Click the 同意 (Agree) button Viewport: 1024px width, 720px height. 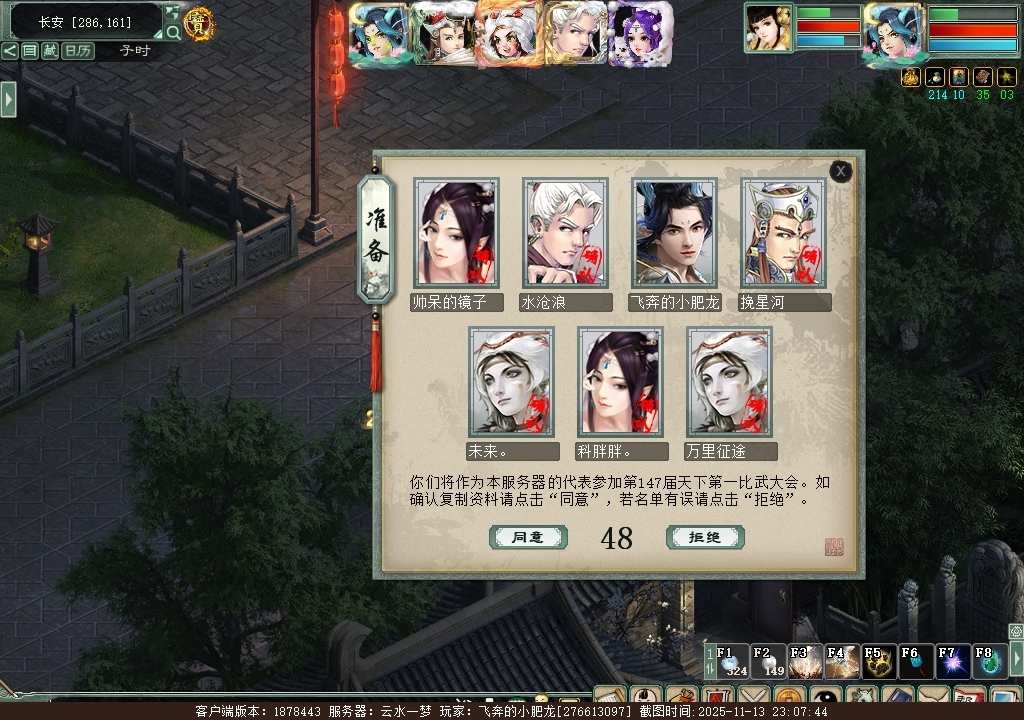[528, 537]
